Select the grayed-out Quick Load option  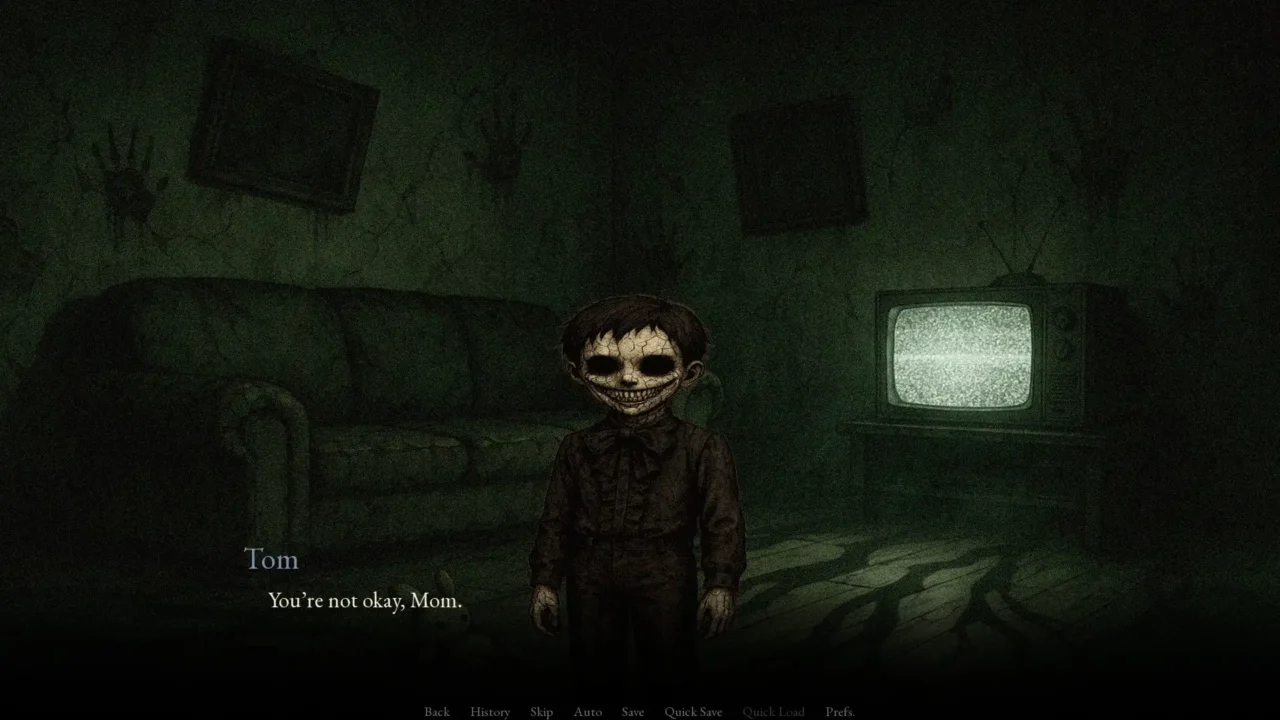(x=775, y=711)
